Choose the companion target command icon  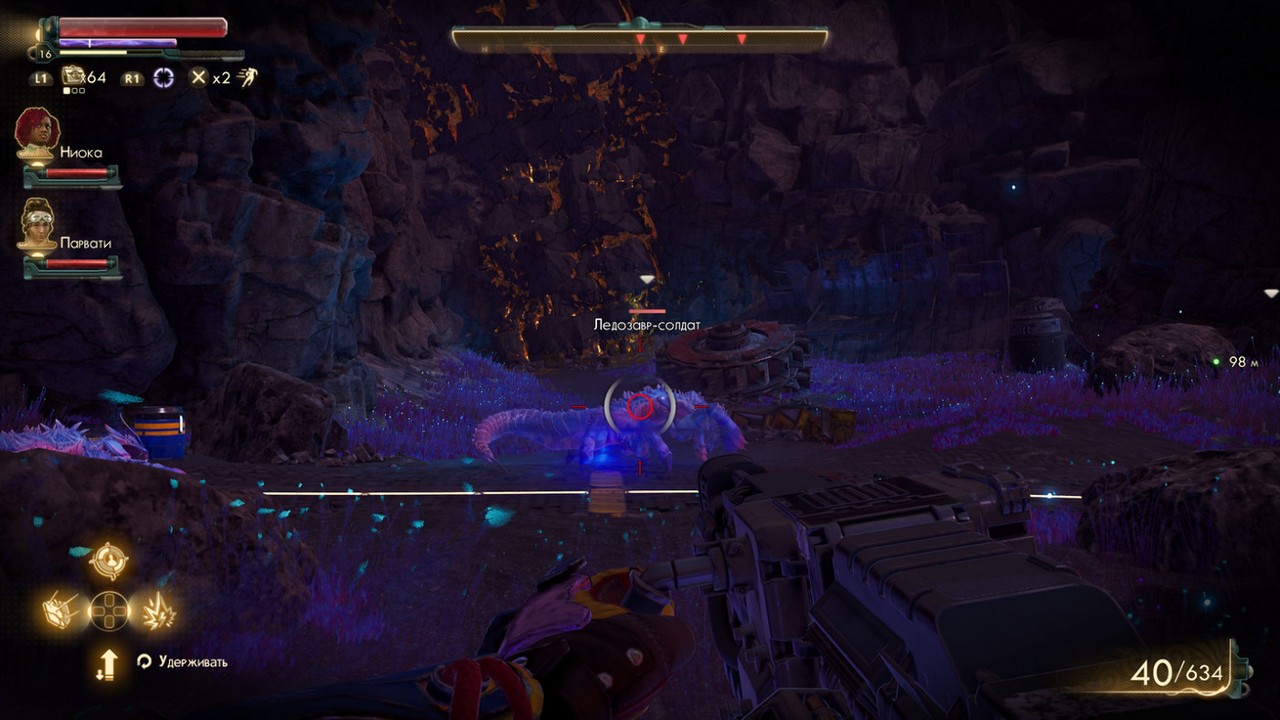pos(108,561)
